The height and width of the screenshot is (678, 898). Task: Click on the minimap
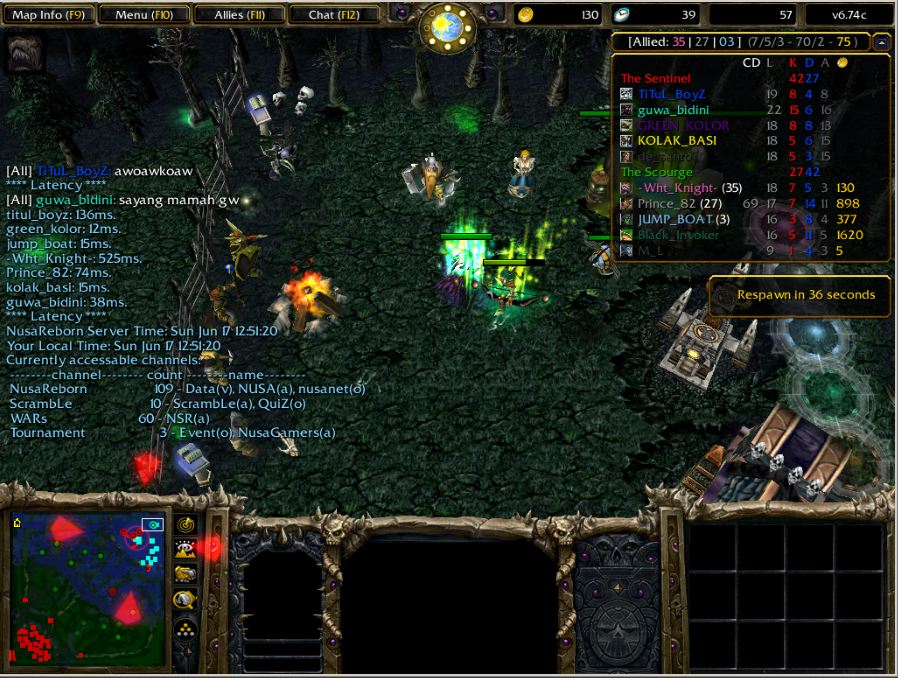pyautogui.click(x=88, y=588)
